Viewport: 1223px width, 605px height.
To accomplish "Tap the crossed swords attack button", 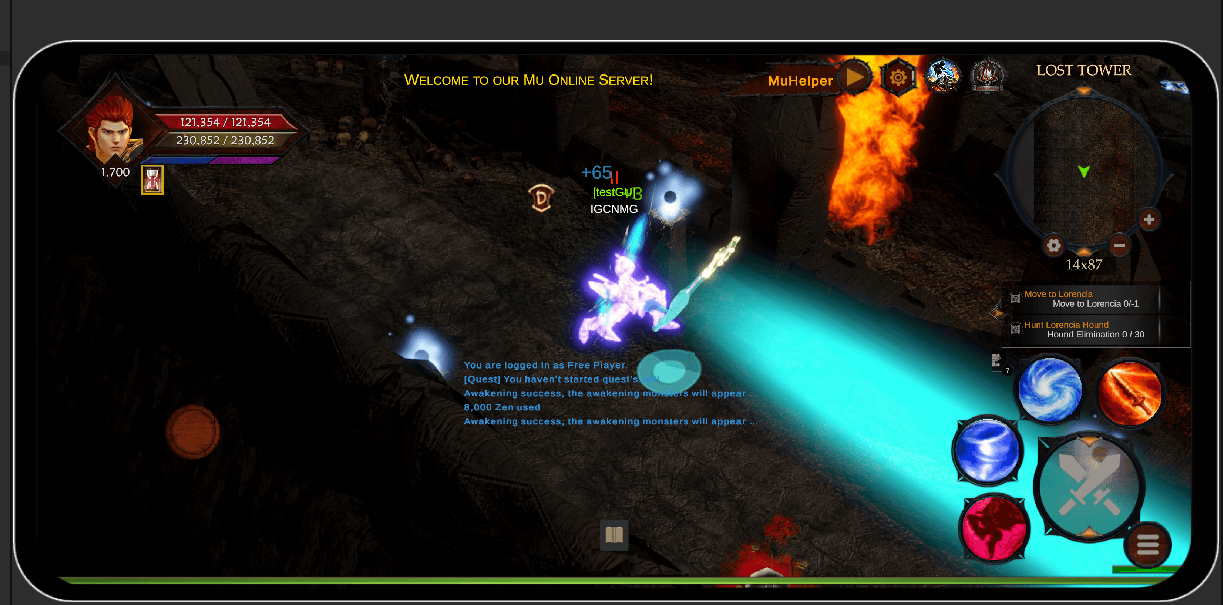I will point(1088,487).
